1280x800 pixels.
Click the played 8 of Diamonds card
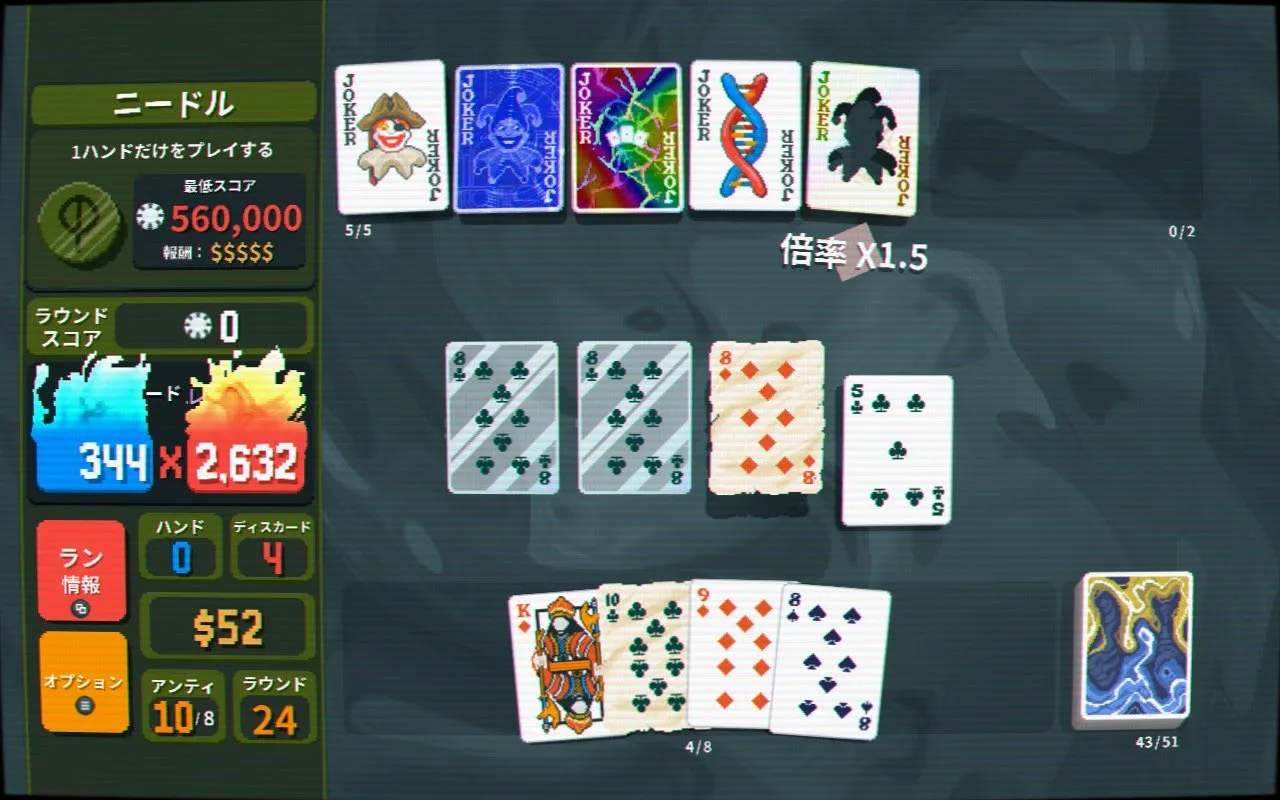click(x=767, y=417)
